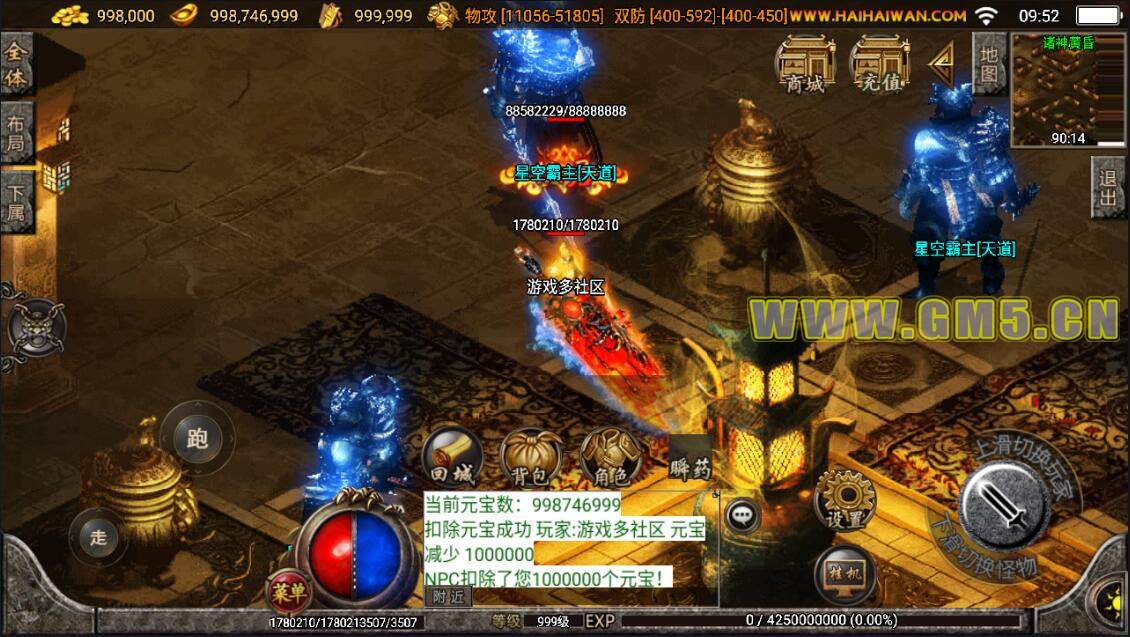Viewport: 1130px width, 637px height.
Task: Open the 地图 map
Action: click(x=988, y=62)
